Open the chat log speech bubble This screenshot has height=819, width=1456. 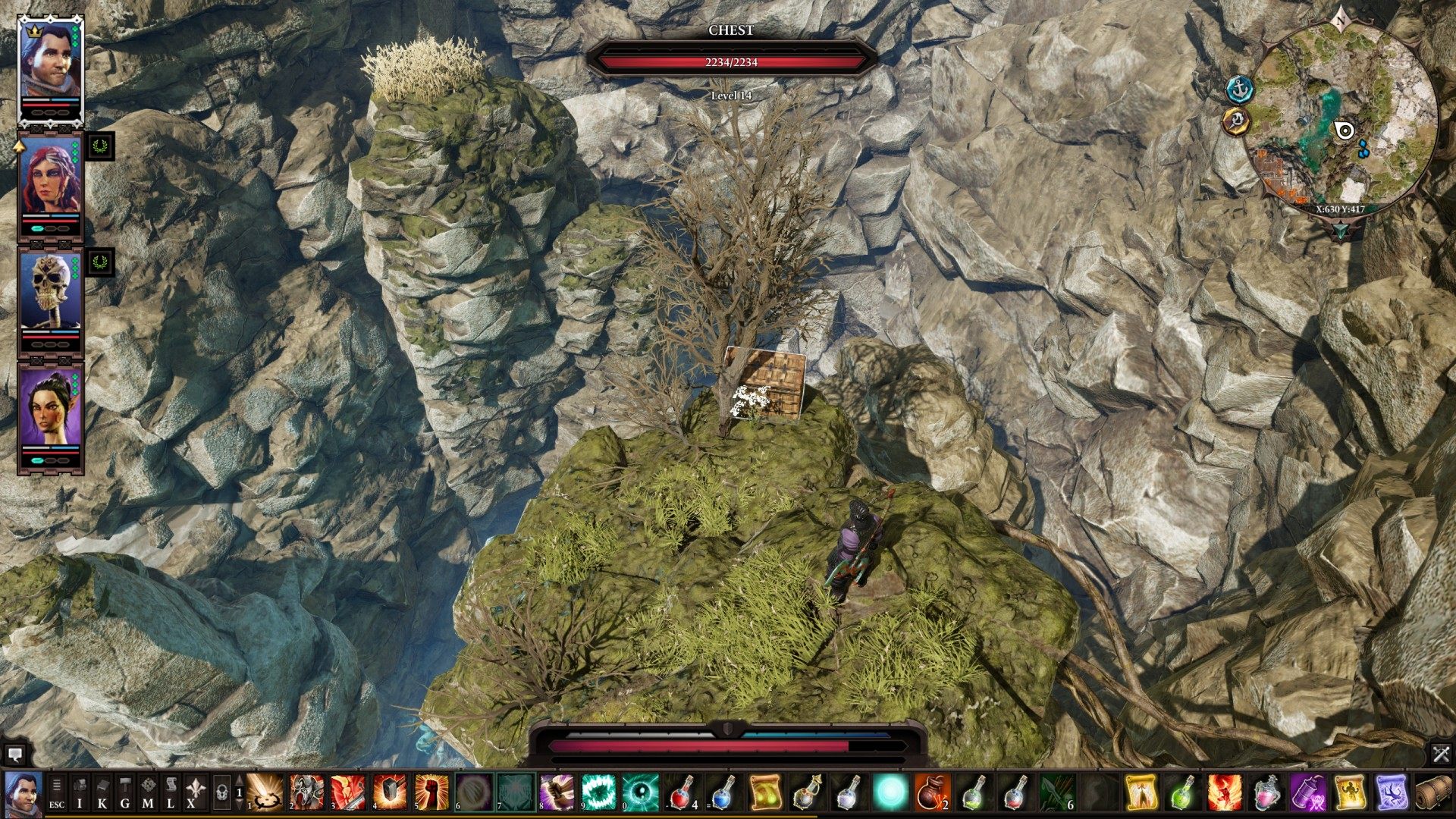coord(14,754)
